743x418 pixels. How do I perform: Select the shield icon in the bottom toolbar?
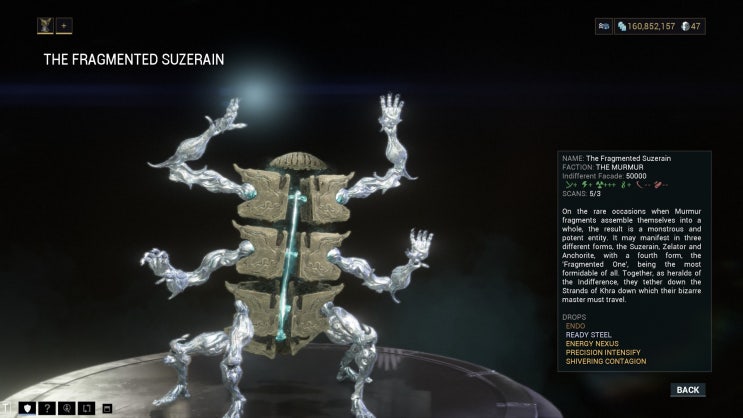point(27,408)
